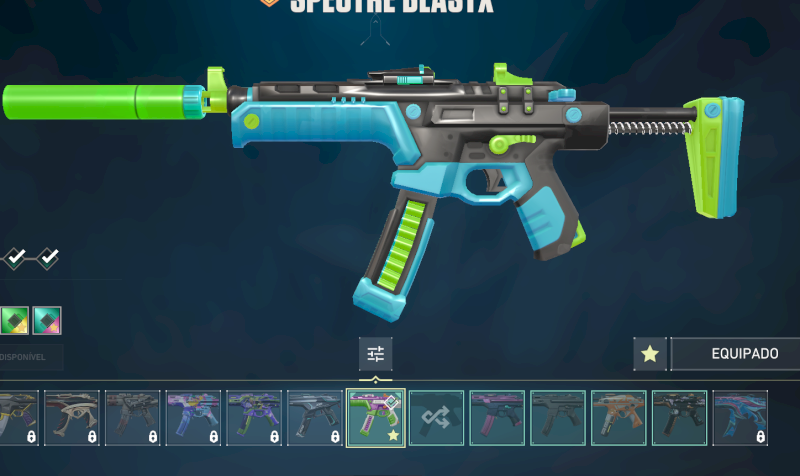Toggle the favorite star button
Image resolution: width=800 pixels, height=476 pixels.
tap(650, 354)
